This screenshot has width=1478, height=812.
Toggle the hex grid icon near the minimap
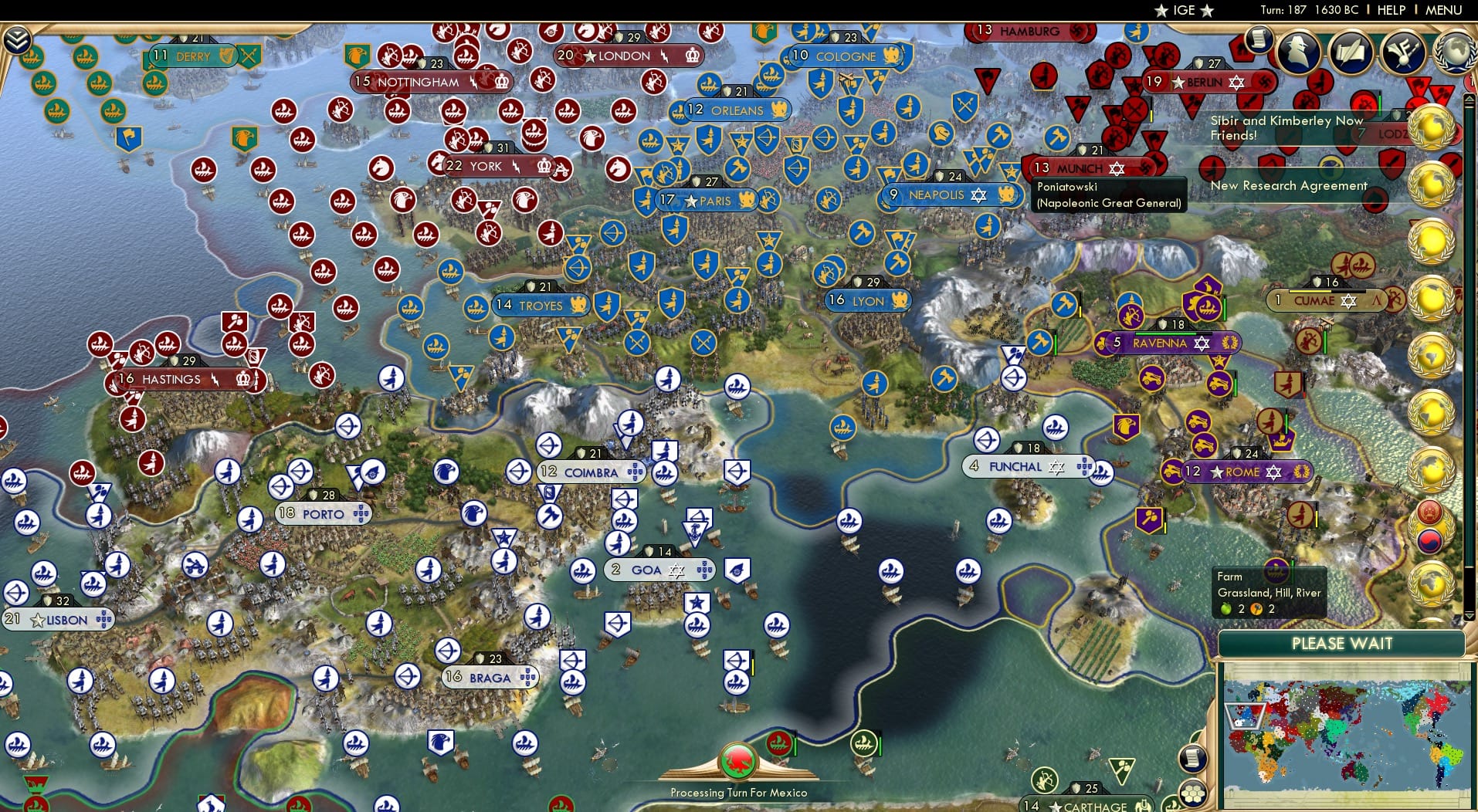tap(1192, 795)
